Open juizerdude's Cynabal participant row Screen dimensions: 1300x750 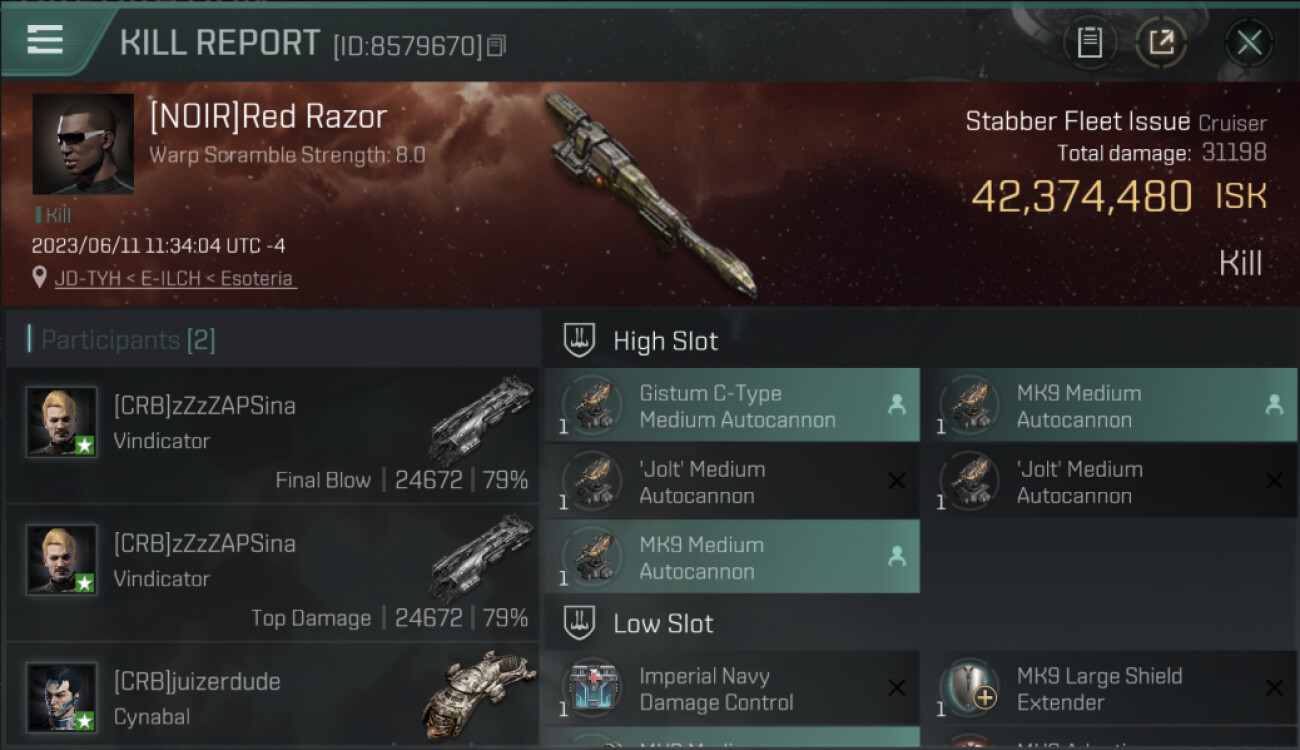click(272, 698)
